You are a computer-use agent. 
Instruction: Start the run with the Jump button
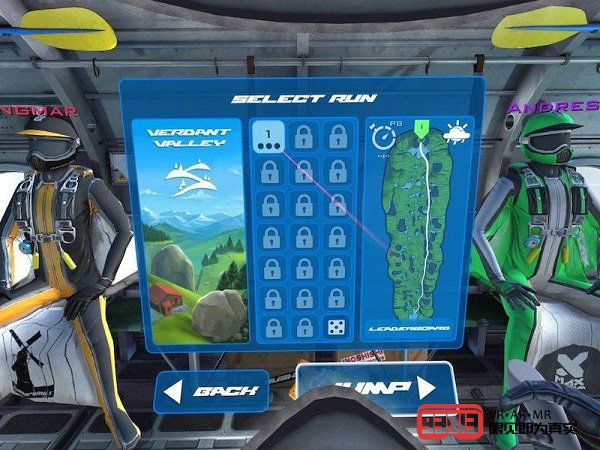370,386
